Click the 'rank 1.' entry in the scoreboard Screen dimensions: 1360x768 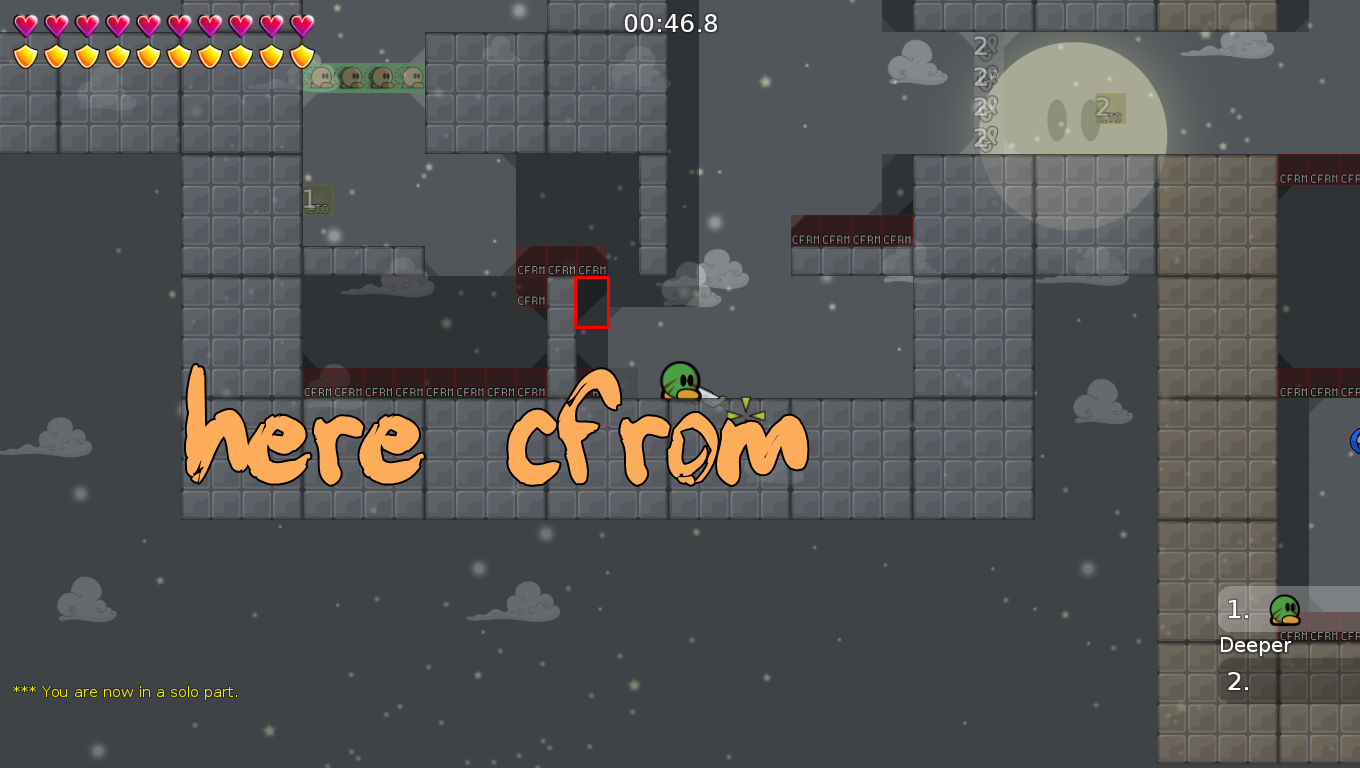[x=1237, y=610]
